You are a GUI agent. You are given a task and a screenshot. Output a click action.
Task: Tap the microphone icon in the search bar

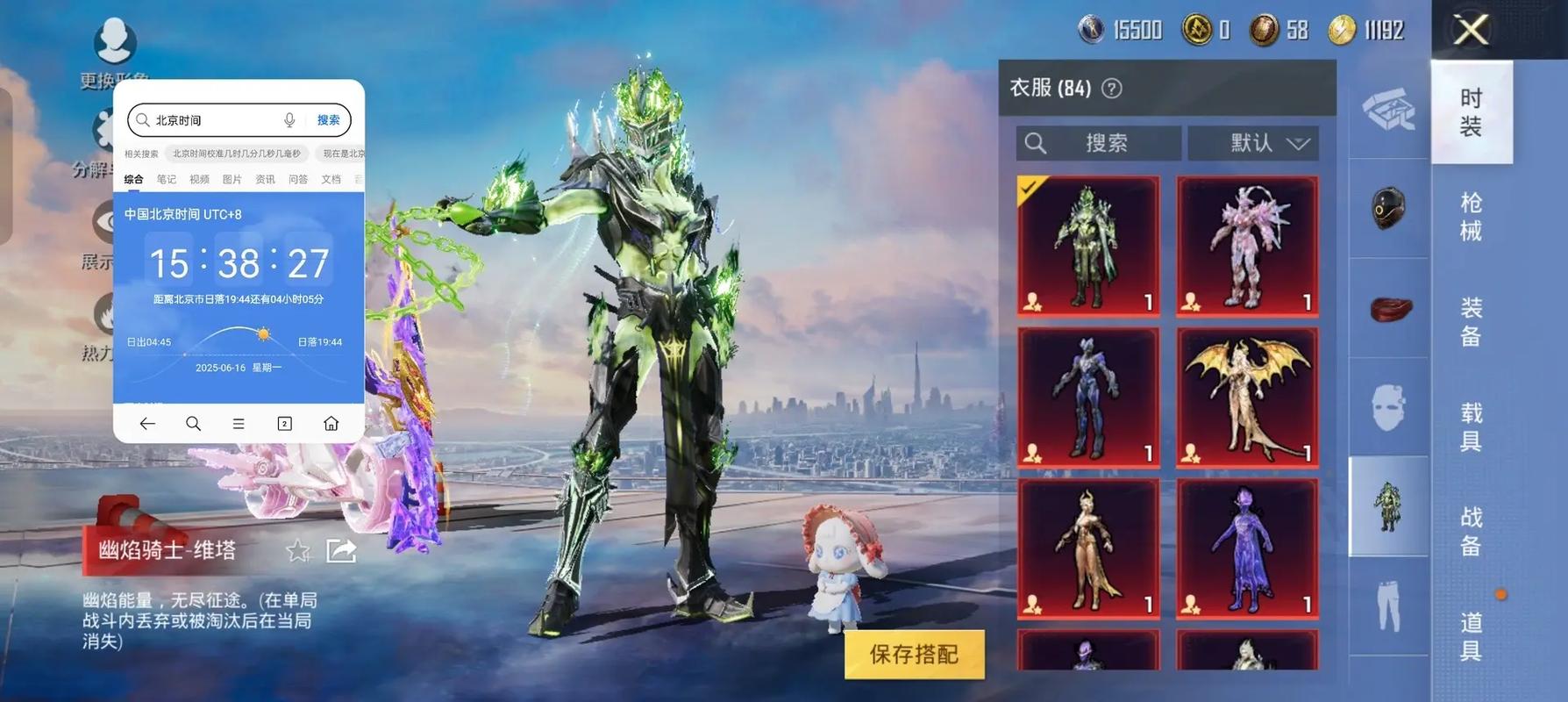289,119
